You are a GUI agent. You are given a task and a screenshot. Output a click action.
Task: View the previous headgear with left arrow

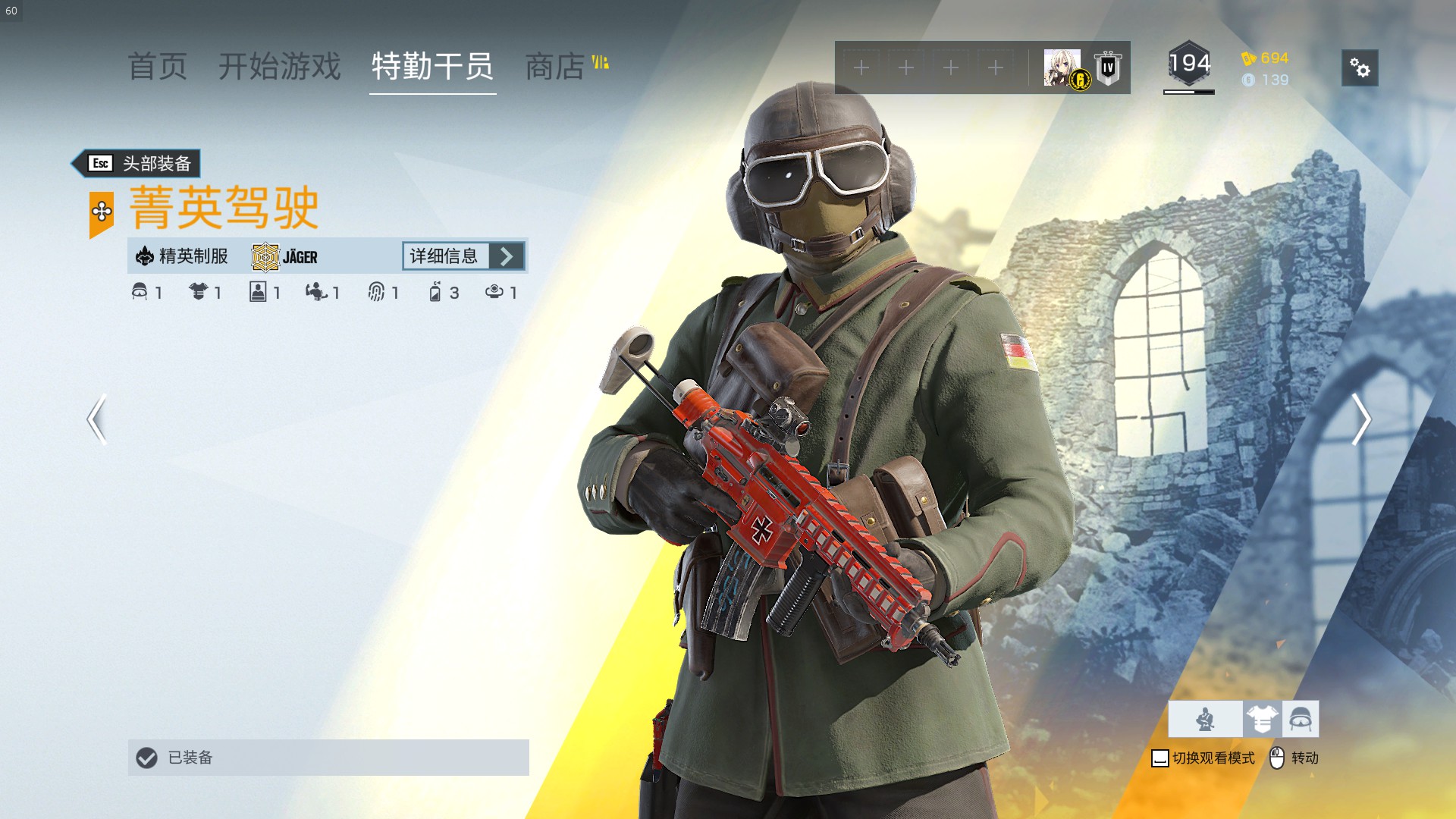96,419
